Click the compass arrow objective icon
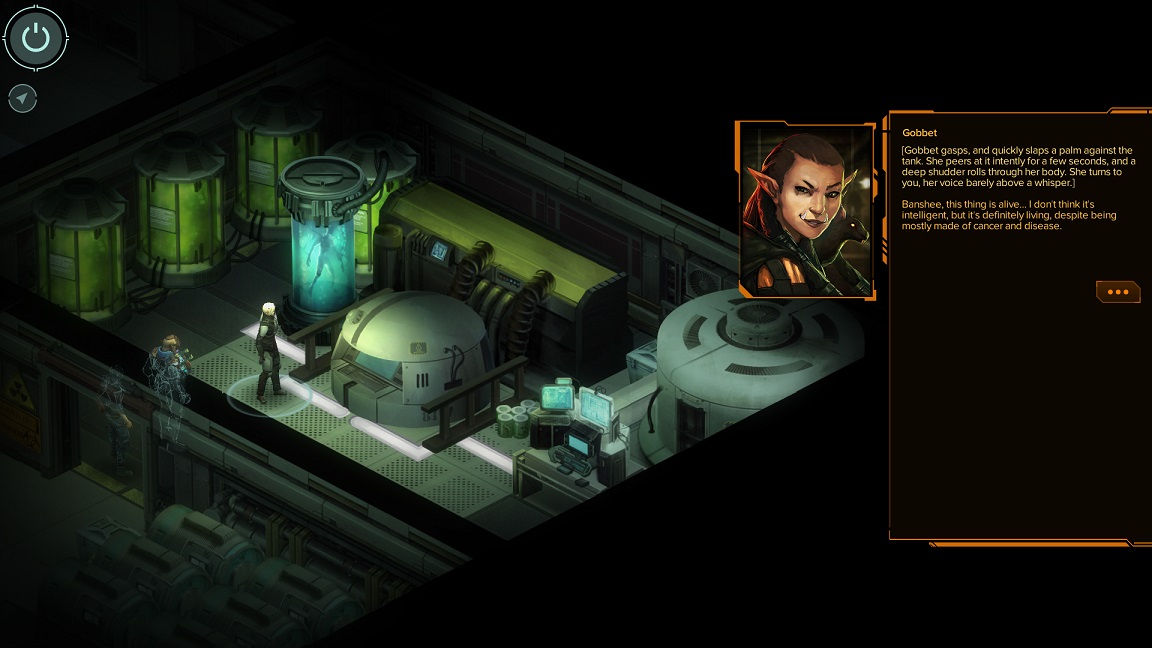The width and height of the screenshot is (1152, 648). 23,98
